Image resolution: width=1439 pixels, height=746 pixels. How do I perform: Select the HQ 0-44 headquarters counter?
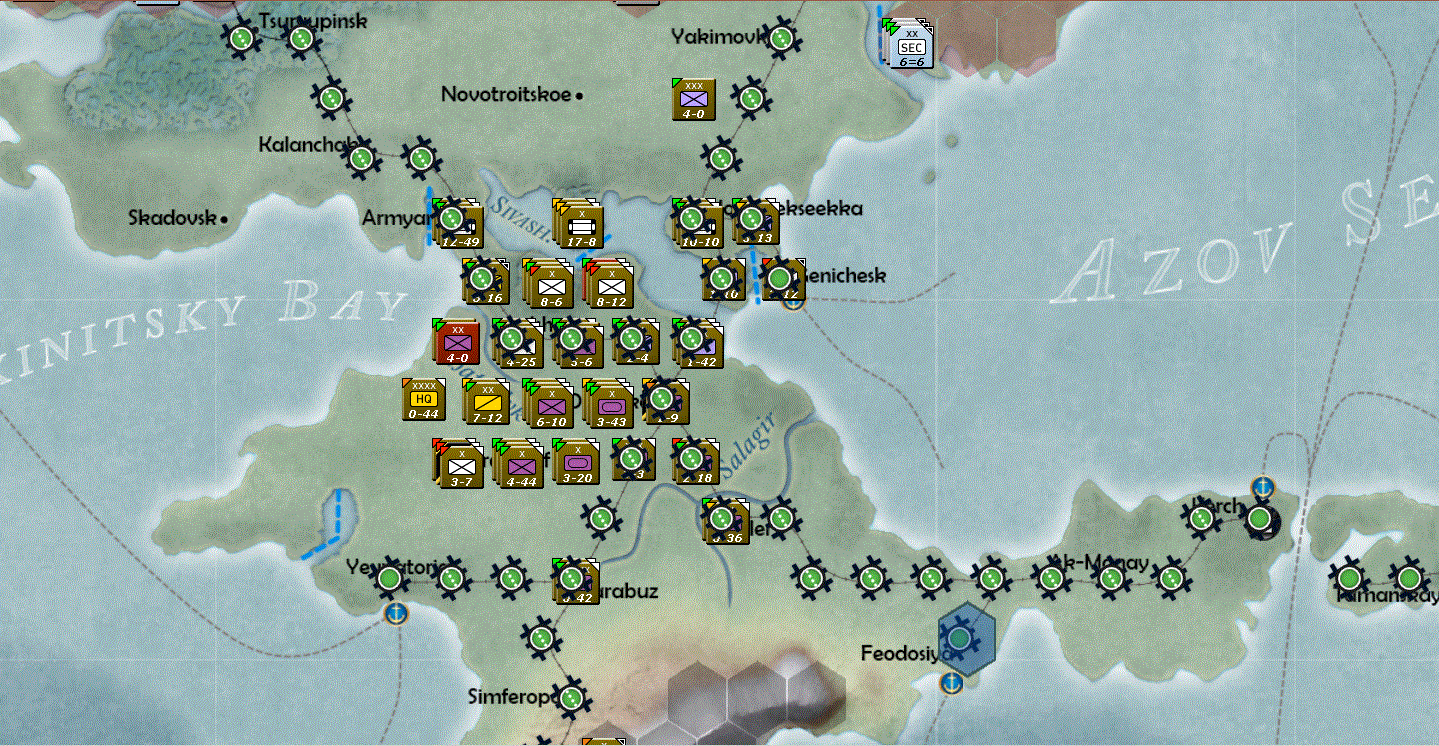pyautogui.click(x=422, y=400)
